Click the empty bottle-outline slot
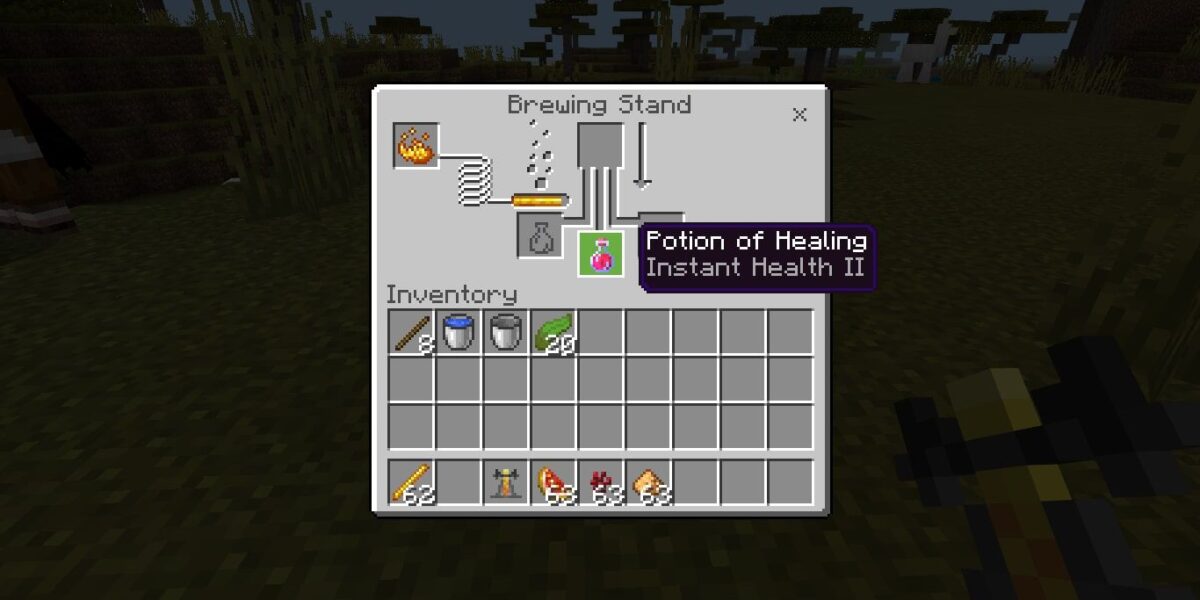This screenshot has width=1200, height=600. 540,236
